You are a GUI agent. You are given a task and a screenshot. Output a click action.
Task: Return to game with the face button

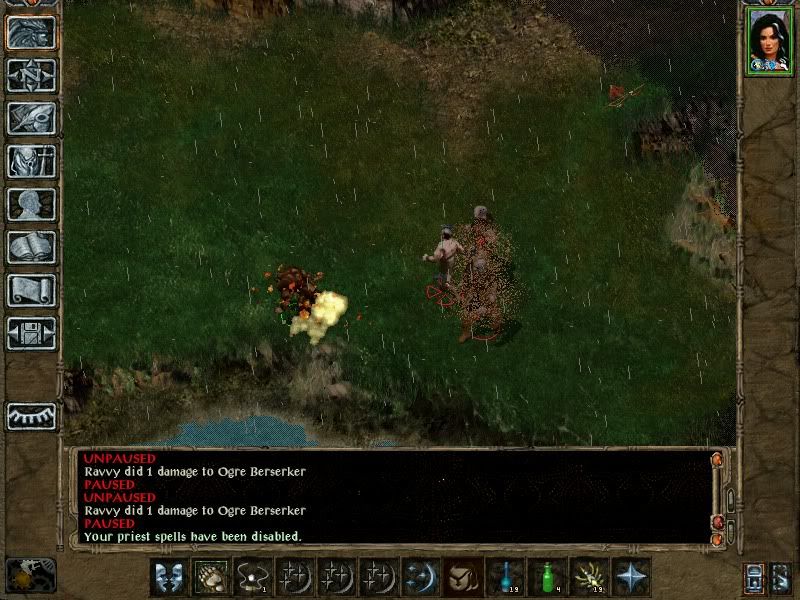coord(31,32)
